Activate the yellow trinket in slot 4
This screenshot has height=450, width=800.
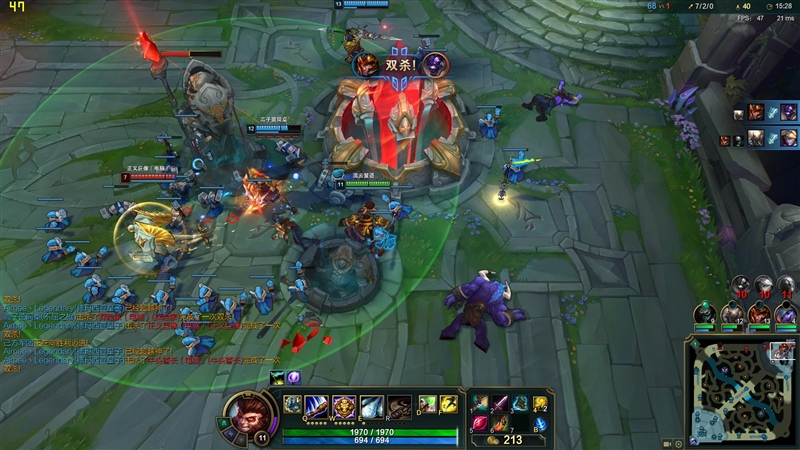[541, 403]
